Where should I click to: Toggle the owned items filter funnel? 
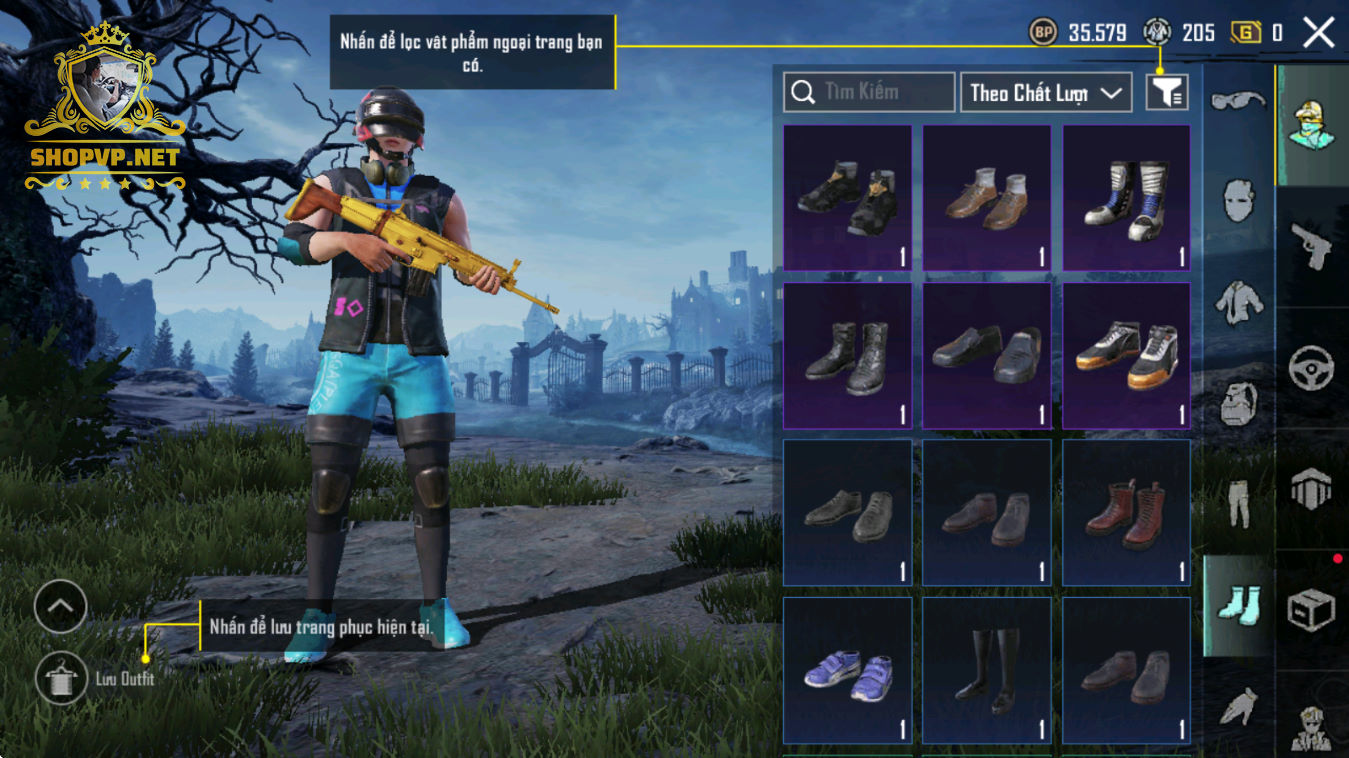[x=1166, y=92]
